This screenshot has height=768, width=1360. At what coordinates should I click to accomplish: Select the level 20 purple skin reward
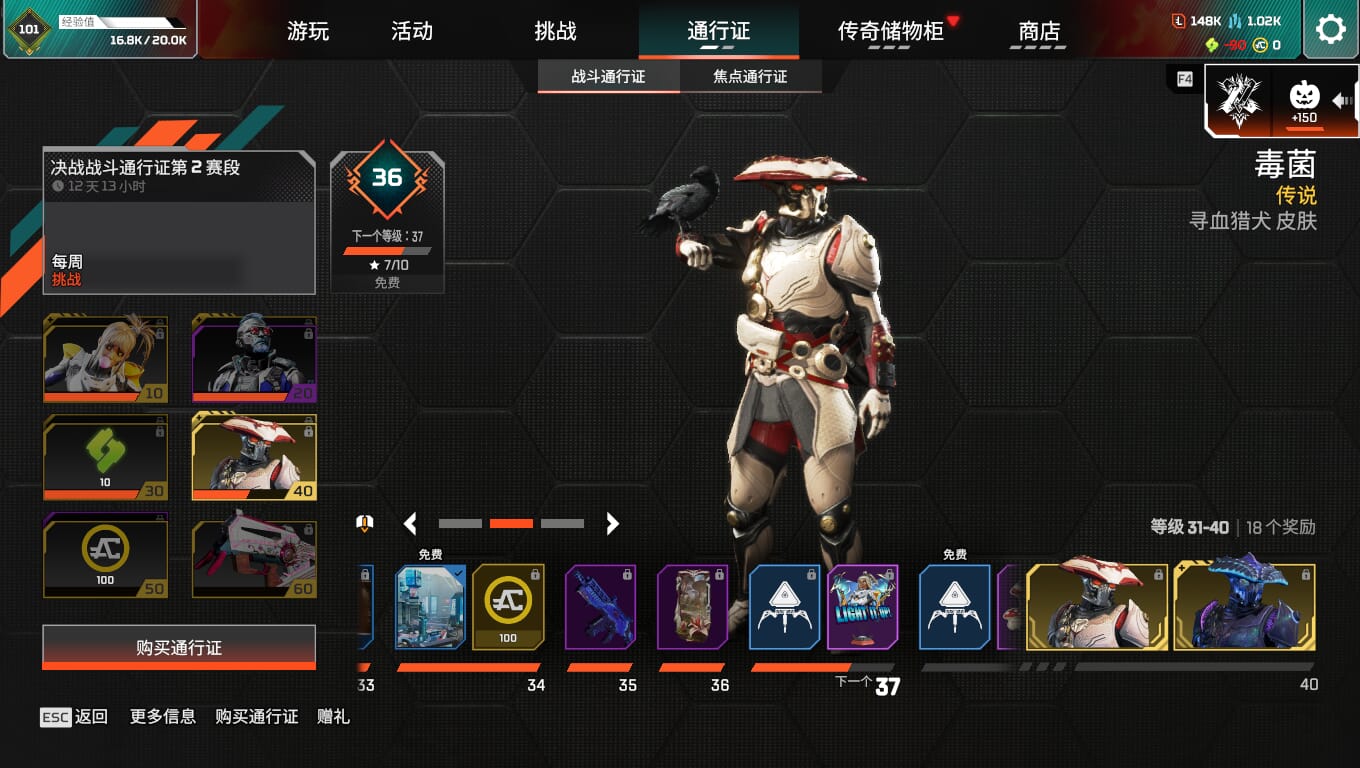click(x=254, y=358)
